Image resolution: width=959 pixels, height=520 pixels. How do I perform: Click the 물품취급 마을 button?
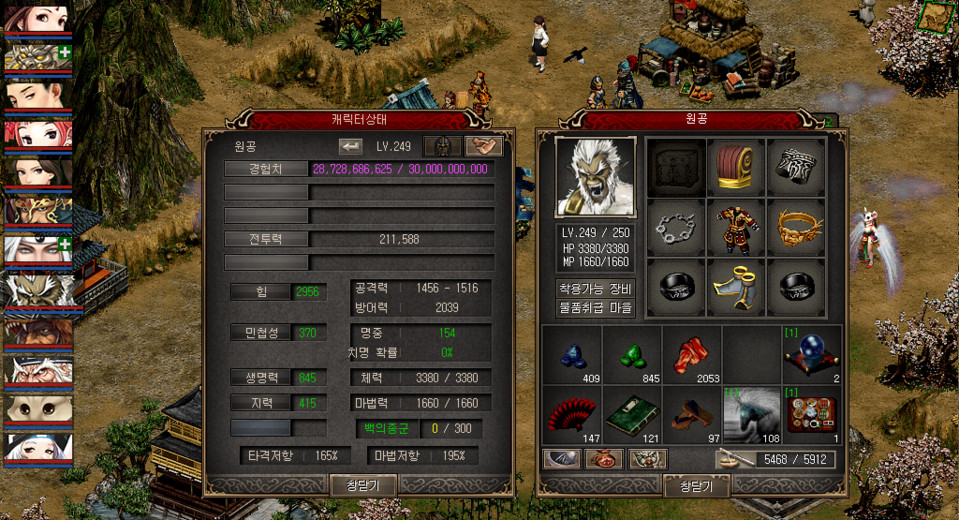[x=596, y=307]
